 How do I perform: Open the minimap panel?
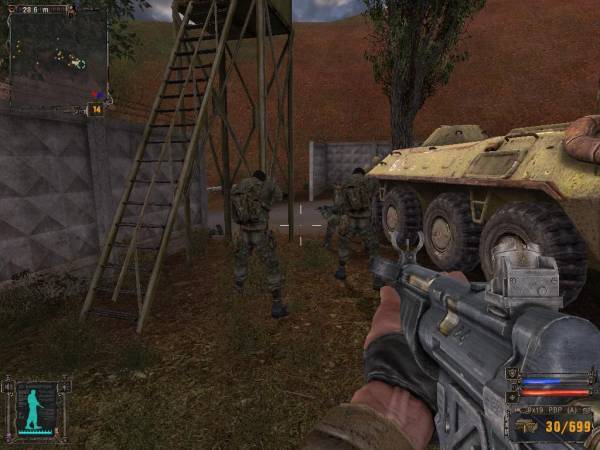point(56,54)
